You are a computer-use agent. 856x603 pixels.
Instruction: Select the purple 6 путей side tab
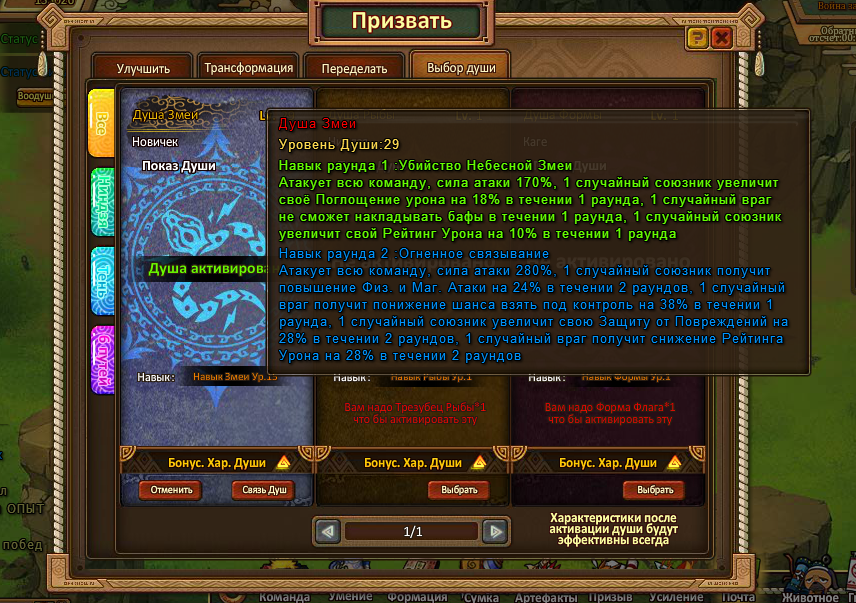pos(101,360)
